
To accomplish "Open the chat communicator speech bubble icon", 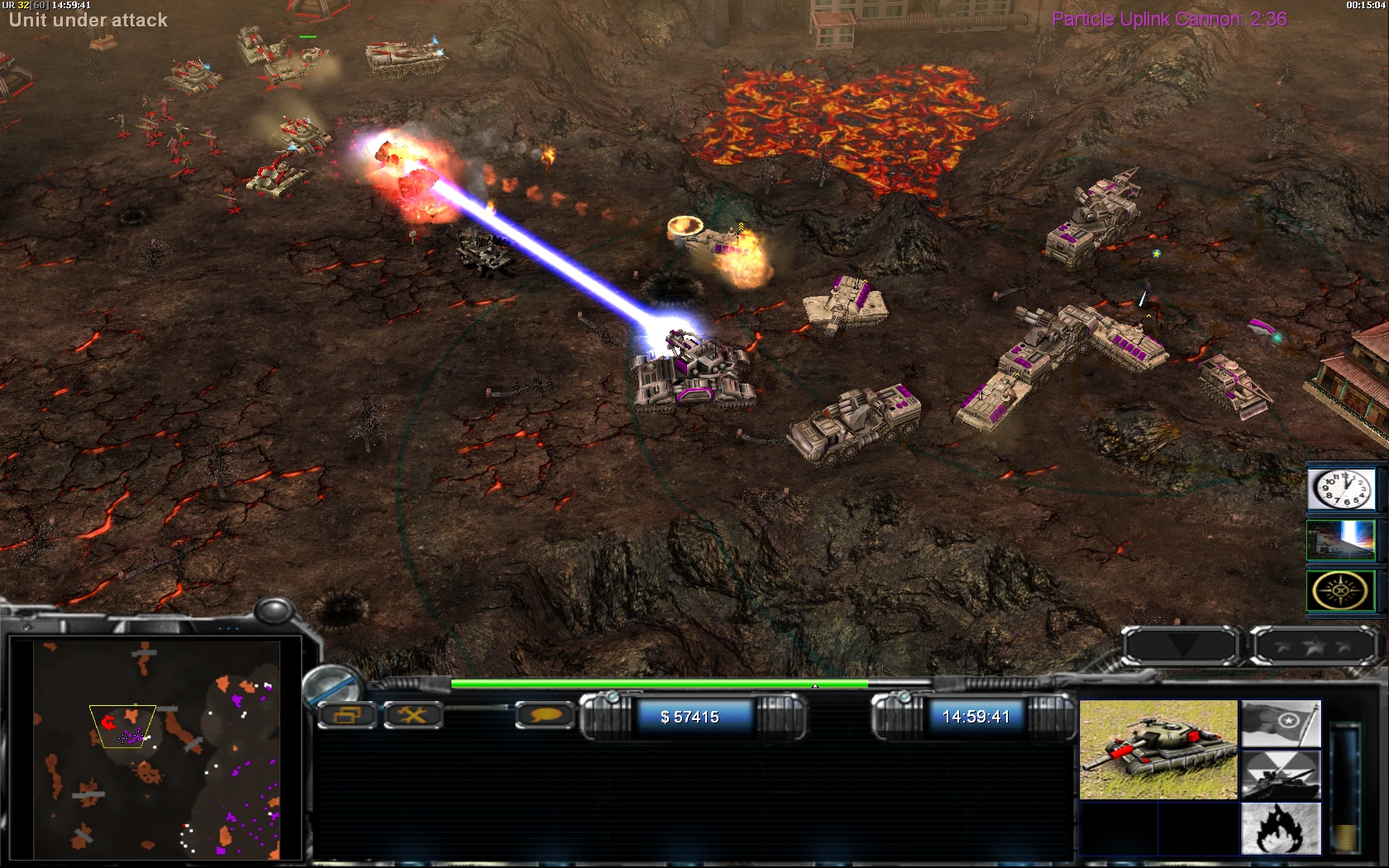I will [x=544, y=716].
